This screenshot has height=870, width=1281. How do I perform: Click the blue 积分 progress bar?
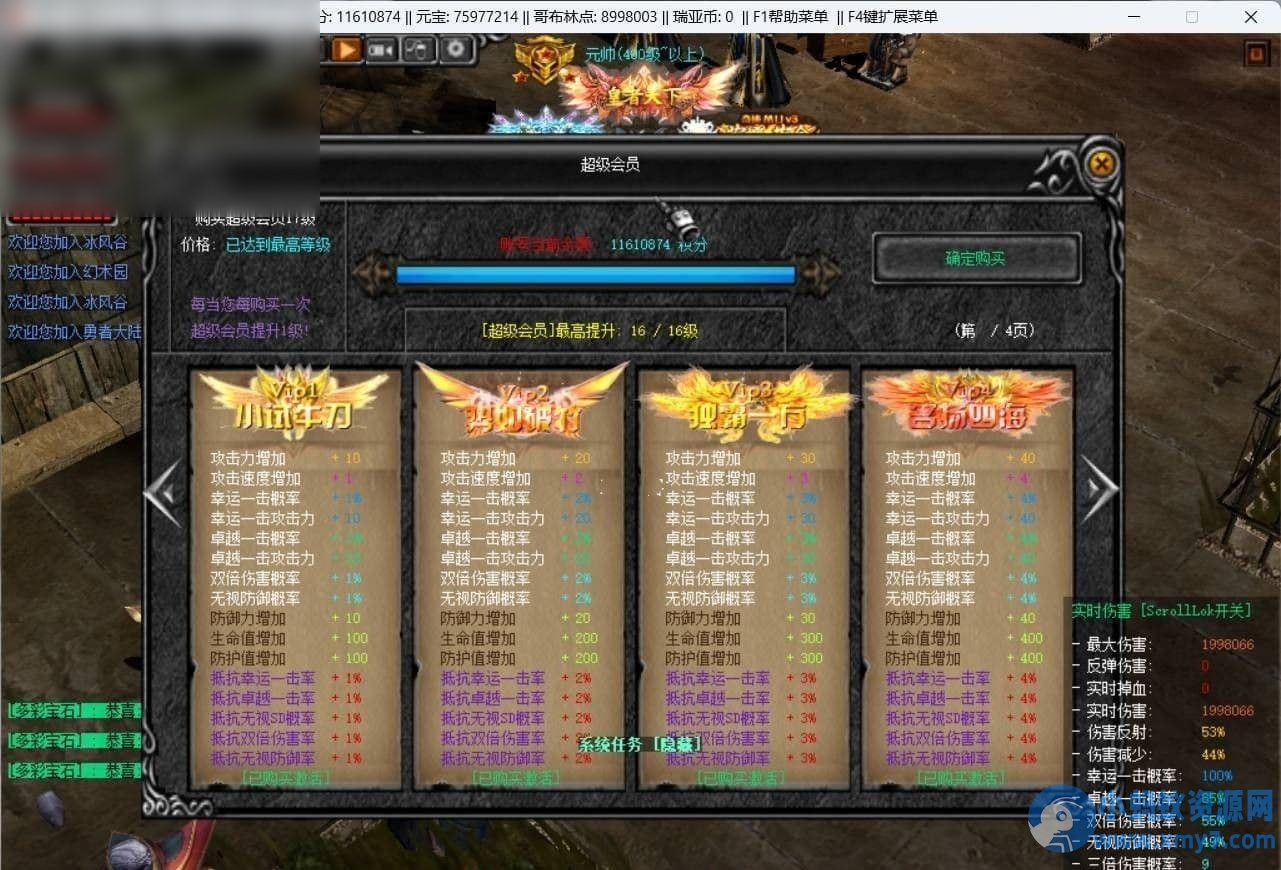point(596,274)
